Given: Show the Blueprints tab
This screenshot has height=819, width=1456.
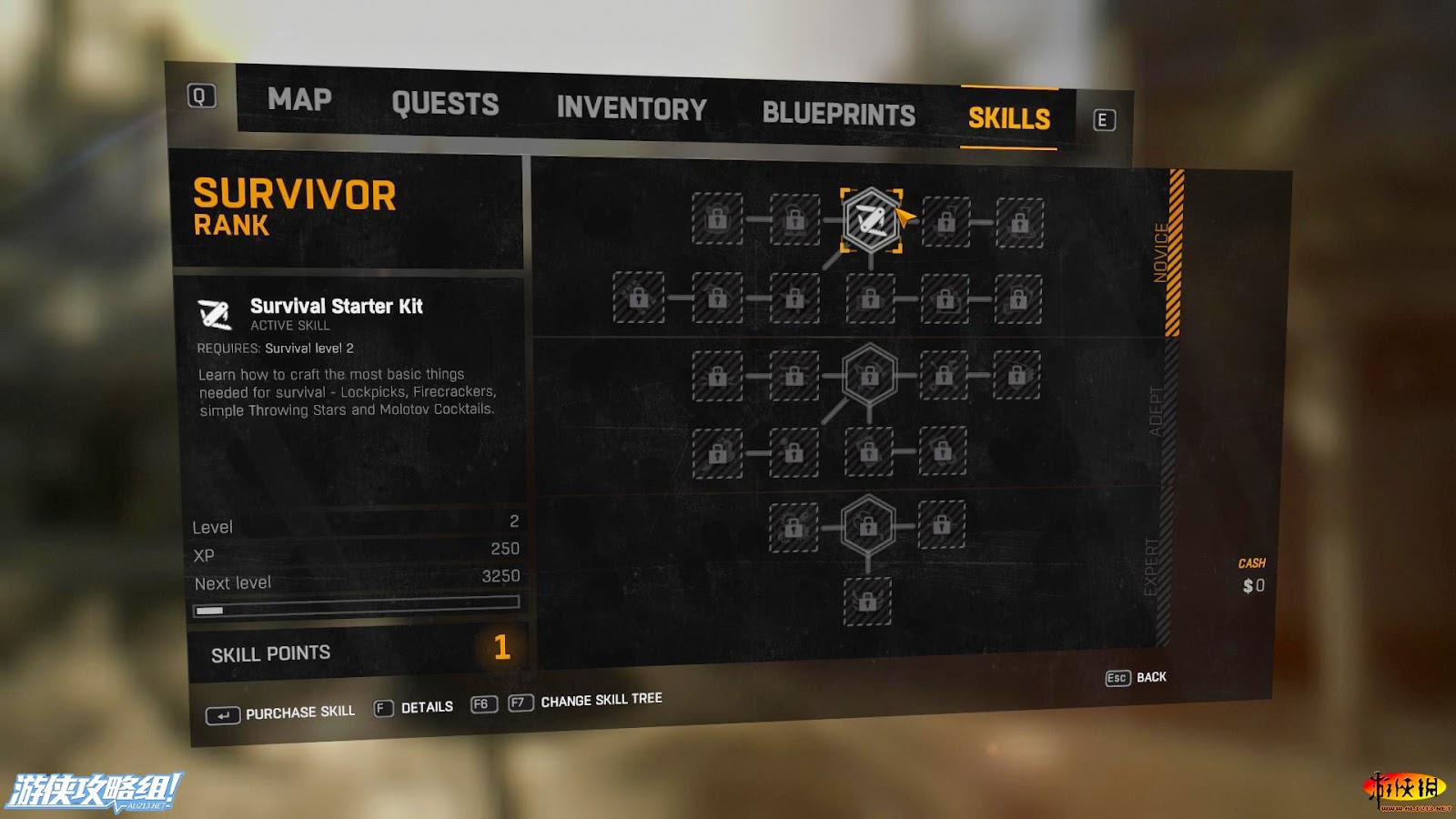Looking at the screenshot, I should (x=838, y=114).
